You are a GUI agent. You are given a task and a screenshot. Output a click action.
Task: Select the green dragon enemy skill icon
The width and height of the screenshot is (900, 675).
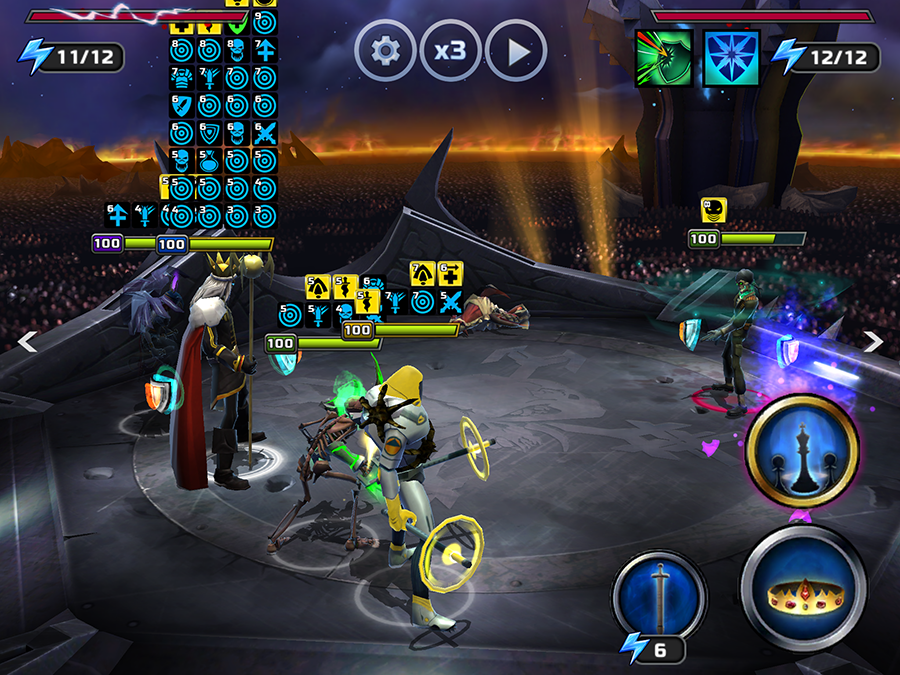(x=664, y=57)
